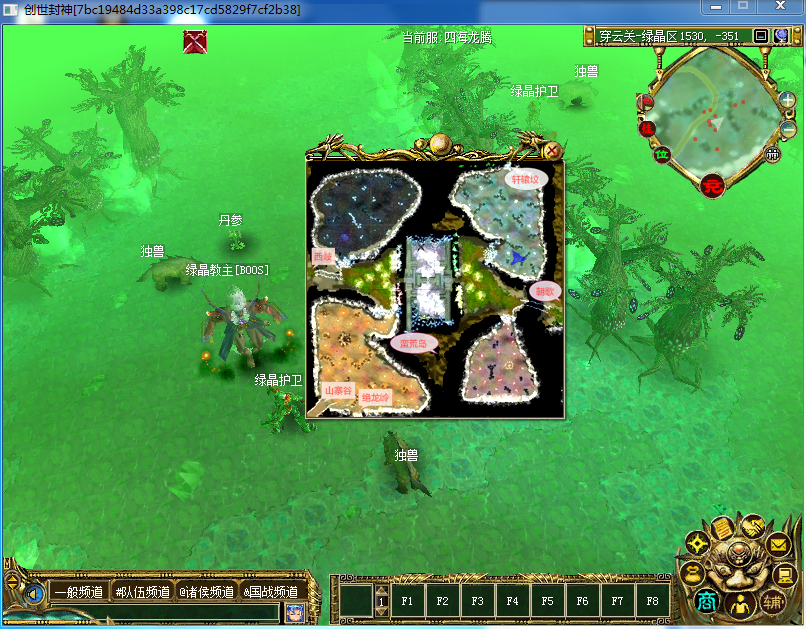This screenshot has height=629, width=806.
Task: Switch to the 诸侯频道 chat channel
Action: click(x=206, y=592)
